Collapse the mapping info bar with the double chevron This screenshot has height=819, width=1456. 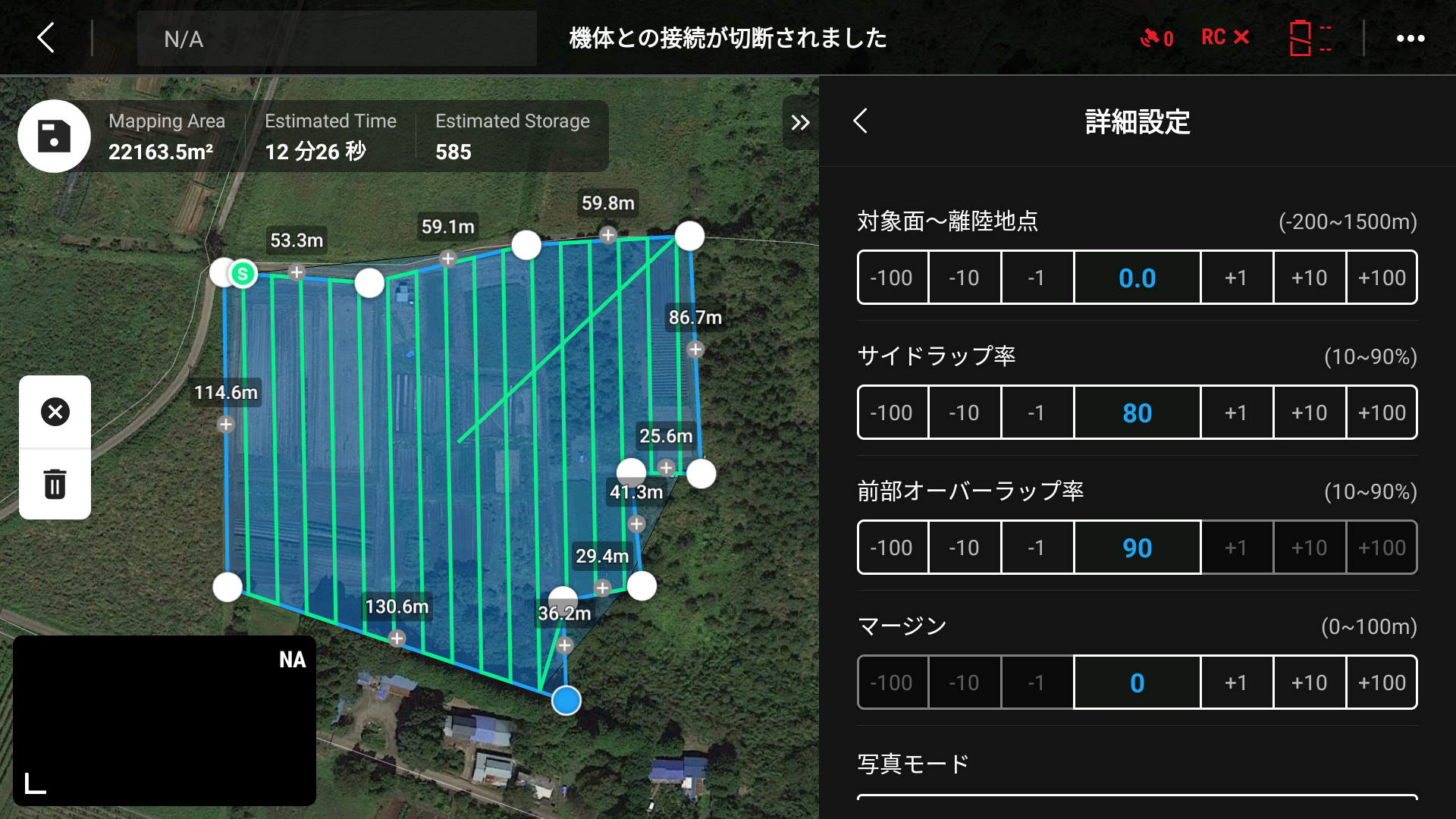[x=799, y=121]
